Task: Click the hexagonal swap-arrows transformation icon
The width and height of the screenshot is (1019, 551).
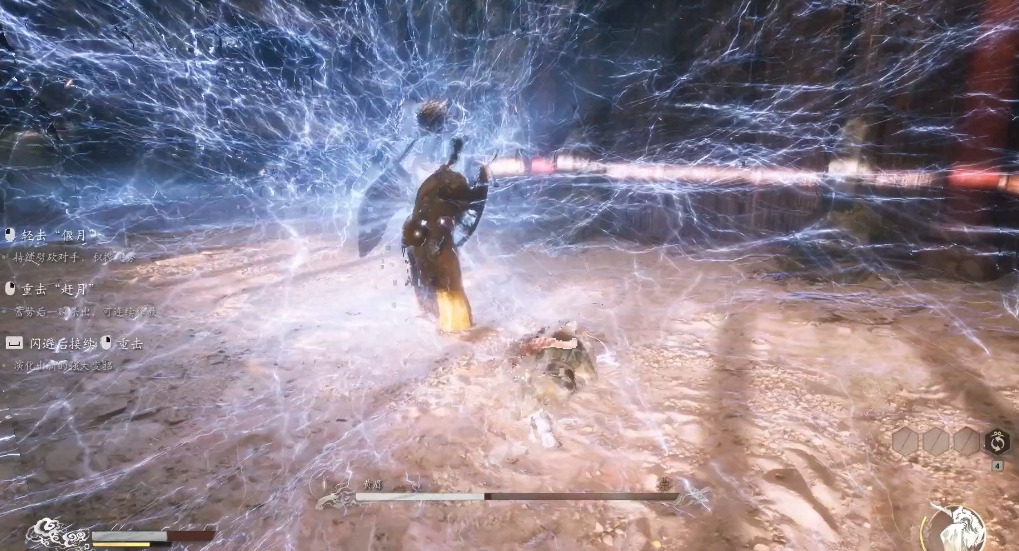Action: coord(997,442)
